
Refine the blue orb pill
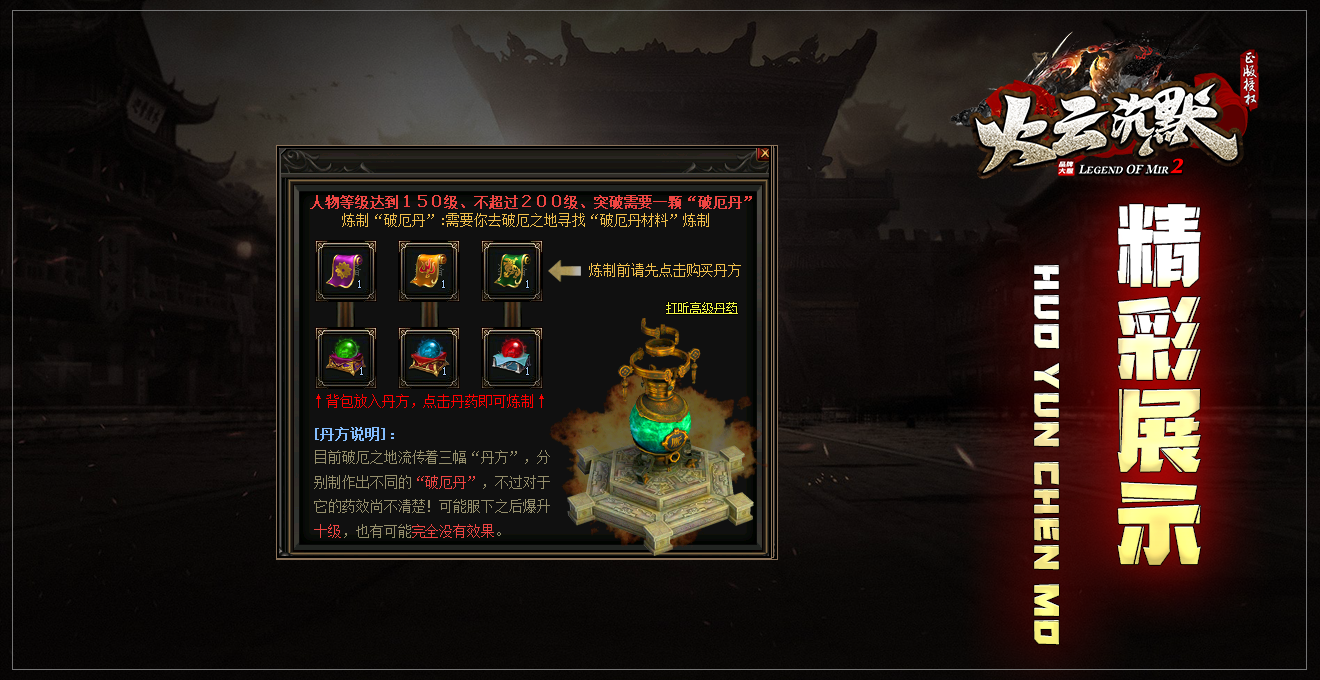tap(429, 357)
